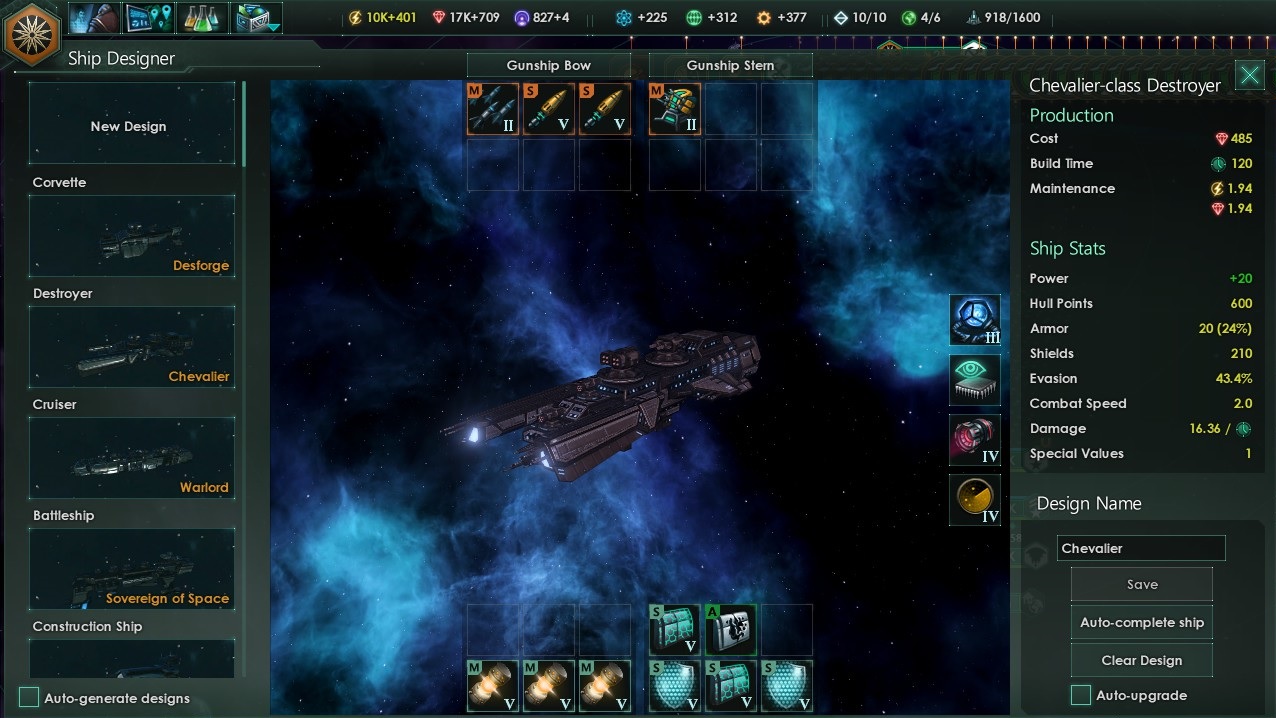Click the Gunship Stern section selector
The width and height of the screenshot is (1276, 718).
pos(730,66)
